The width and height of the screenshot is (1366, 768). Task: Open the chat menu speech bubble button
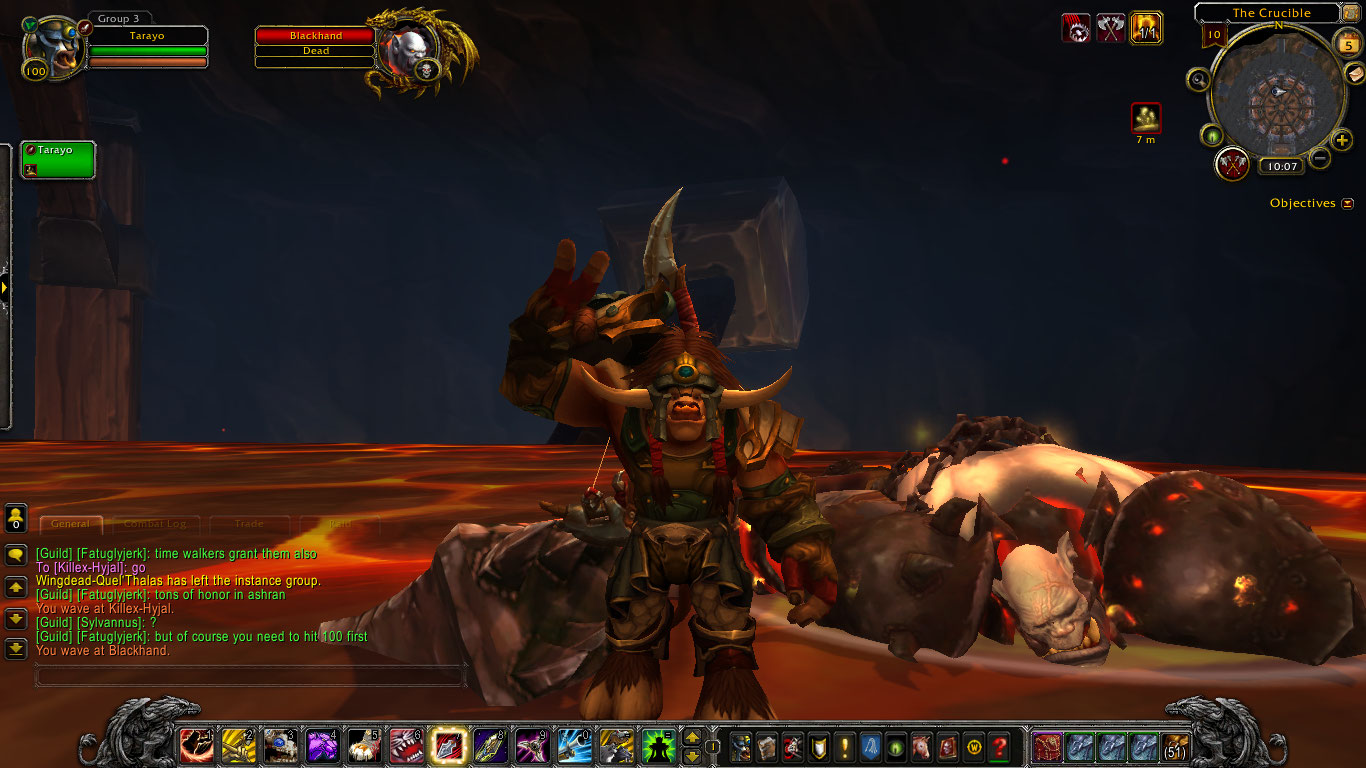pos(16,555)
